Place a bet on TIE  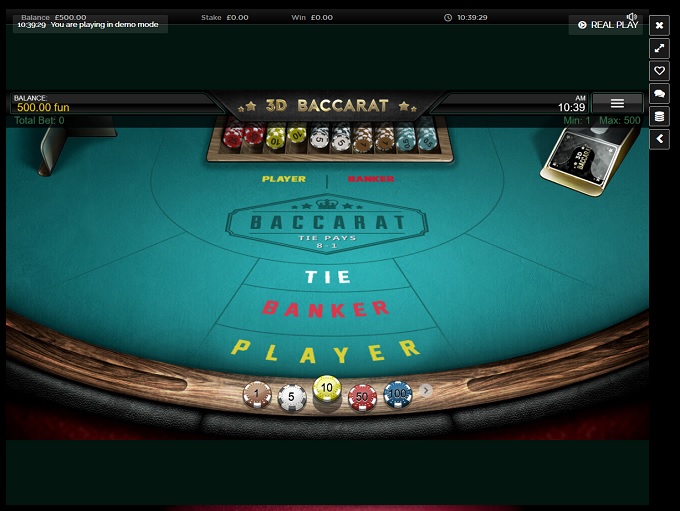coord(329,277)
